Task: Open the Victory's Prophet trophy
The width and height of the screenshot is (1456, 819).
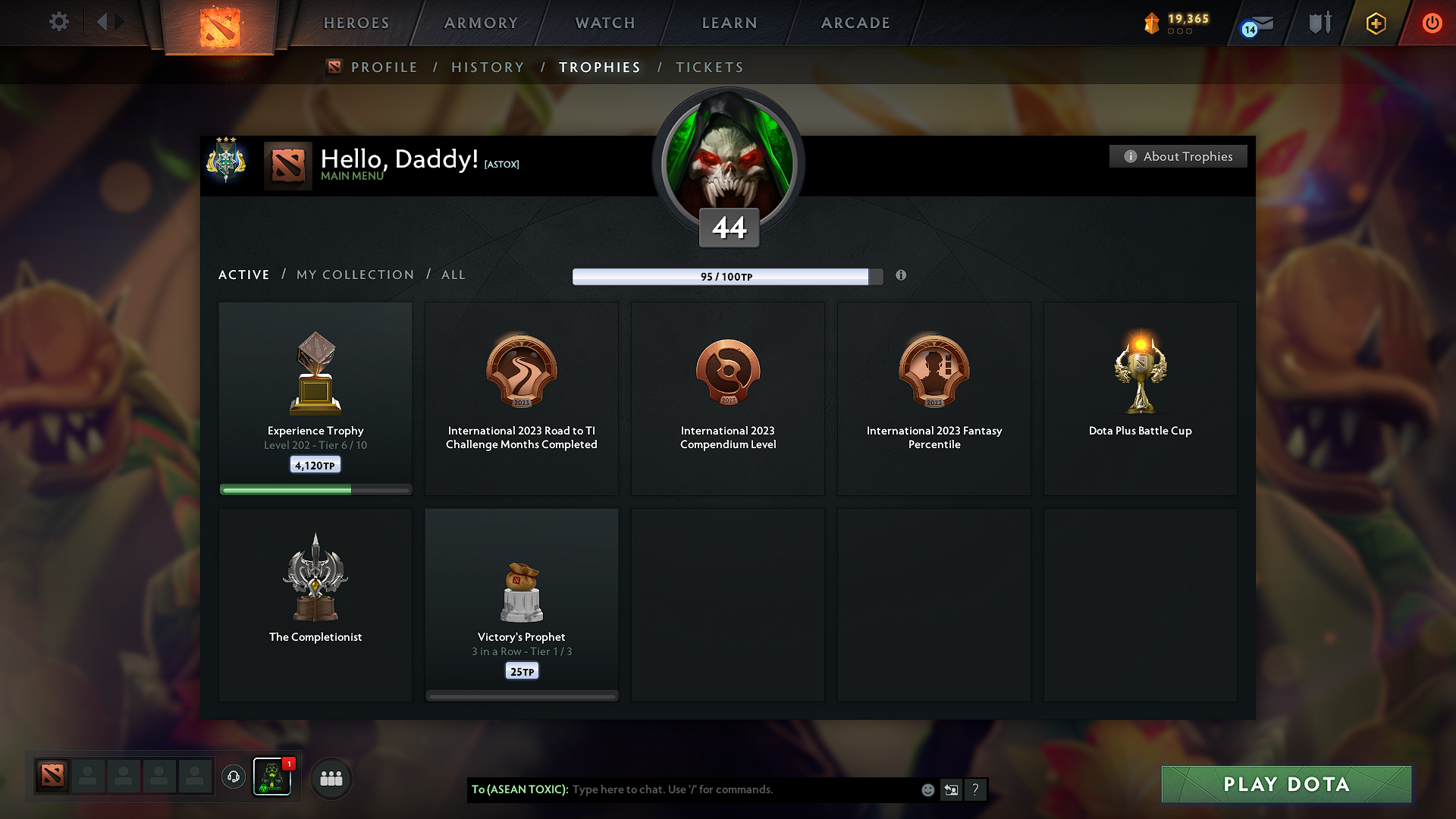Action: [x=522, y=603]
